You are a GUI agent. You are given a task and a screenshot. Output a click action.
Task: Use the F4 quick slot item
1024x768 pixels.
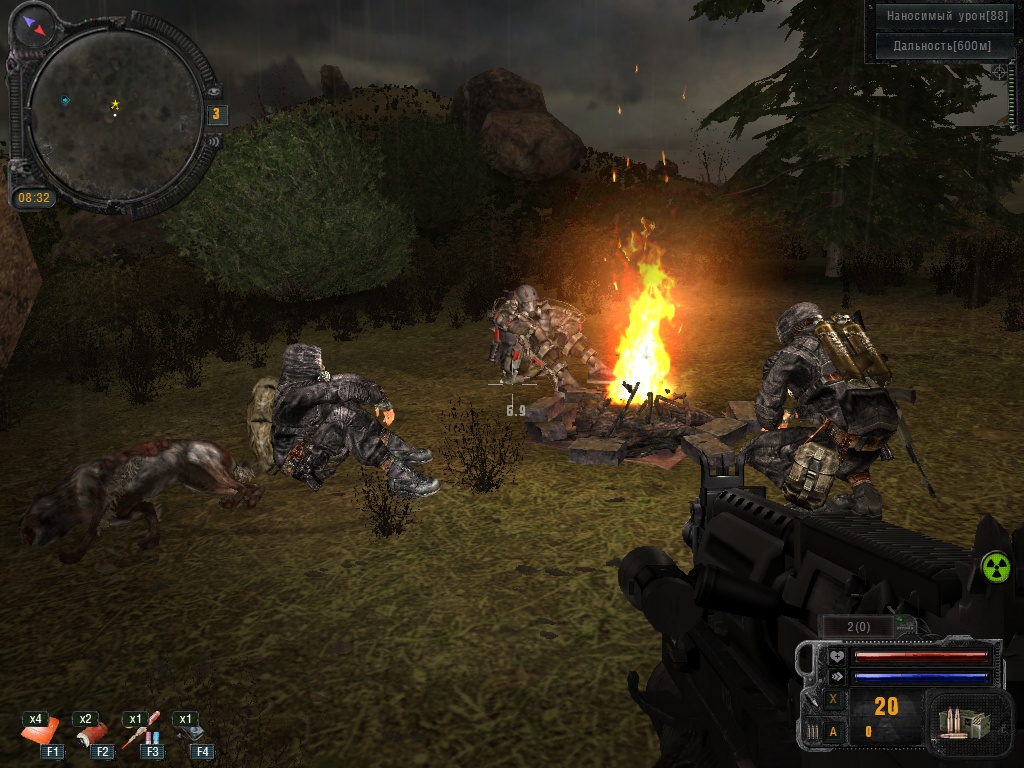(192, 732)
